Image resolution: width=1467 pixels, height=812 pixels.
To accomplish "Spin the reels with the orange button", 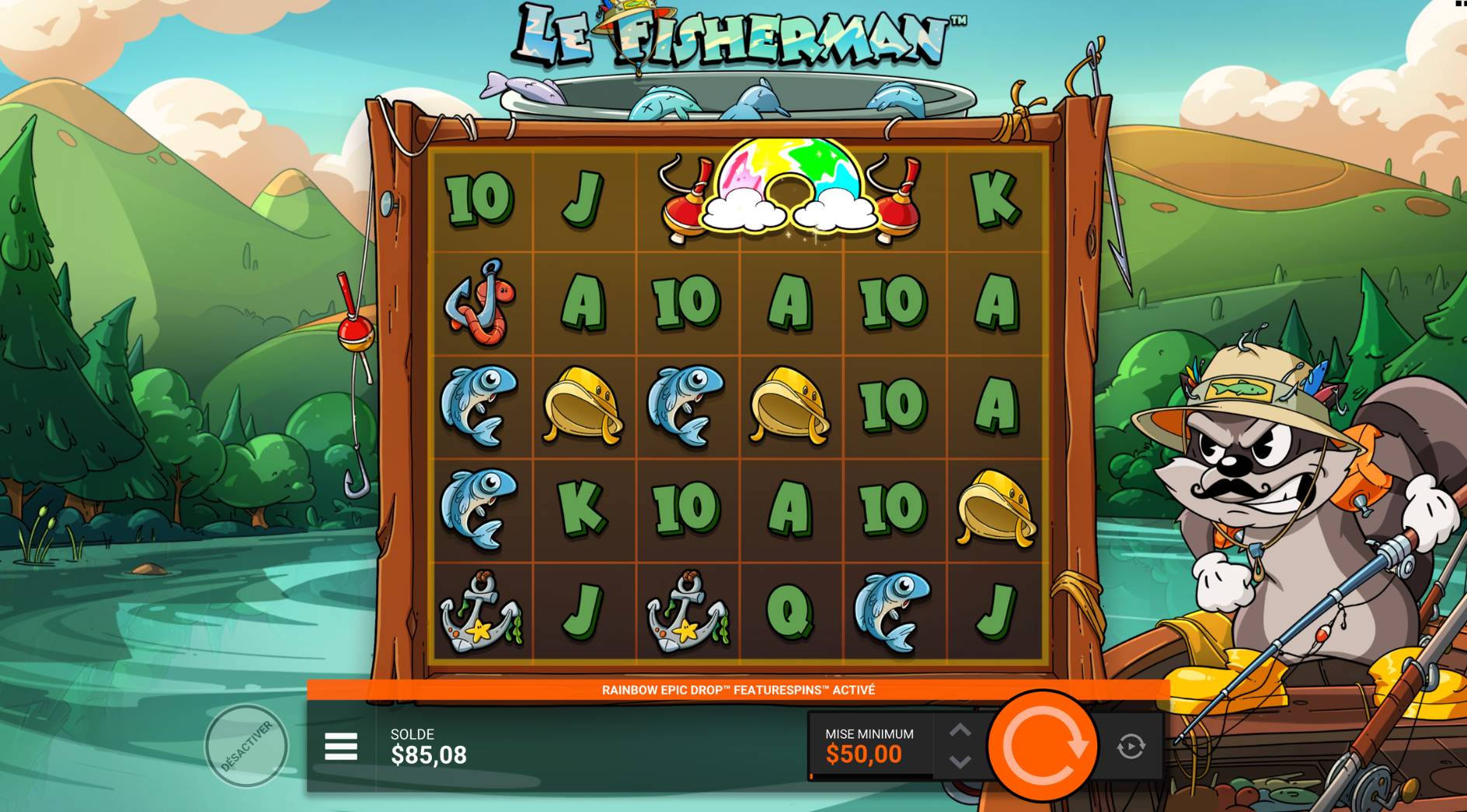I will point(1042,746).
